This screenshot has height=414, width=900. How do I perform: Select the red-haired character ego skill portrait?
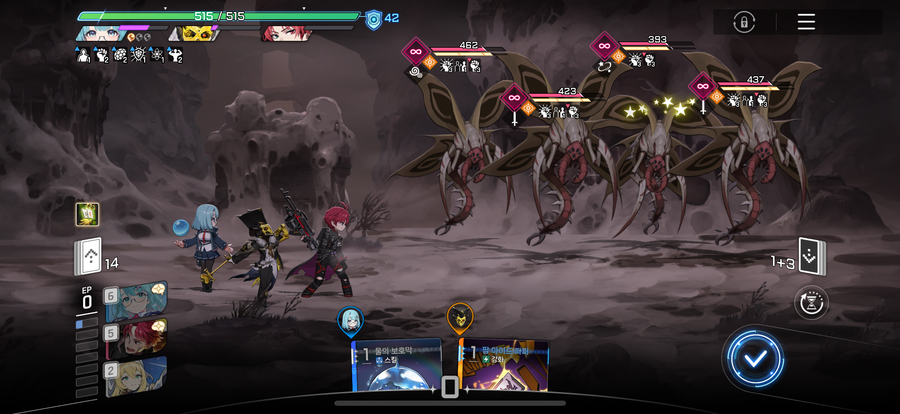[137, 336]
